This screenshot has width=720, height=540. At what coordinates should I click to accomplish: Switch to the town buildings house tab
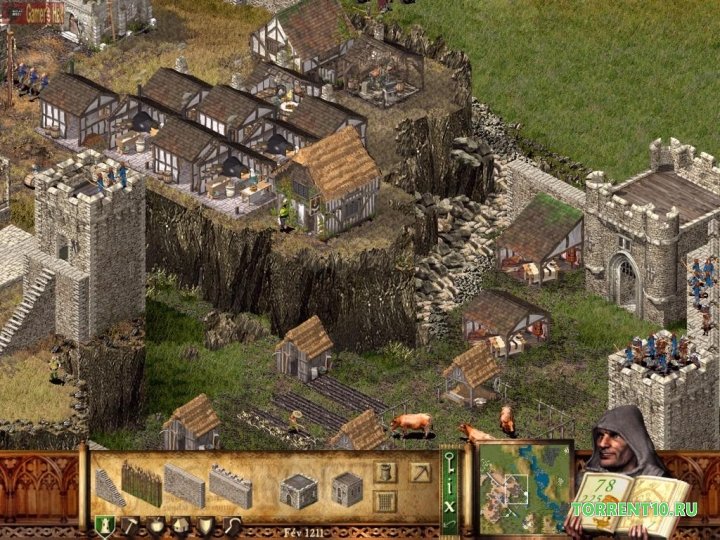tap(180, 525)
